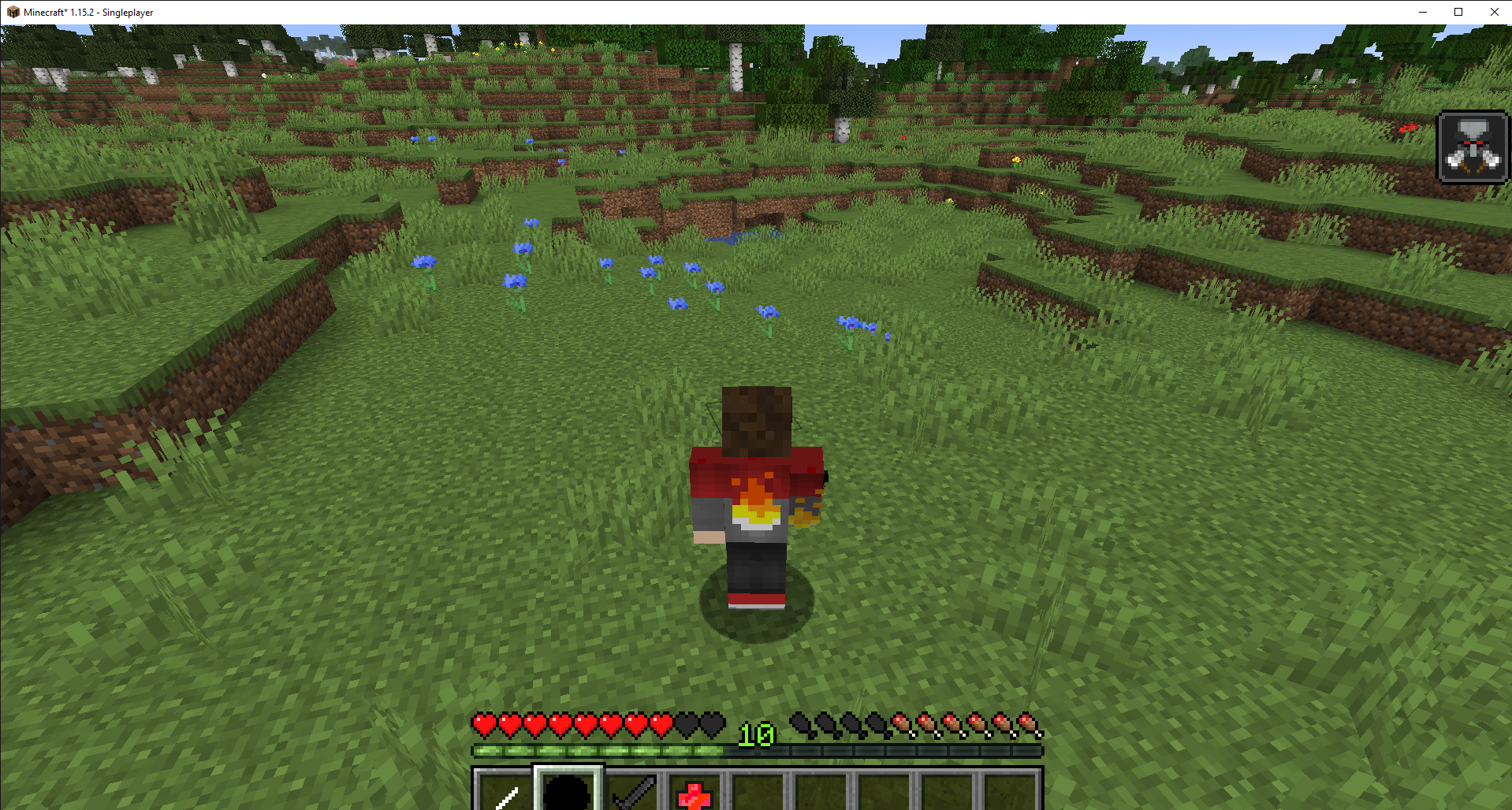This screenshot has height=810, width=1512.
Task: Click the Minecraft 1.15.2 Singleplayer title text
Action: coord(87,12)
